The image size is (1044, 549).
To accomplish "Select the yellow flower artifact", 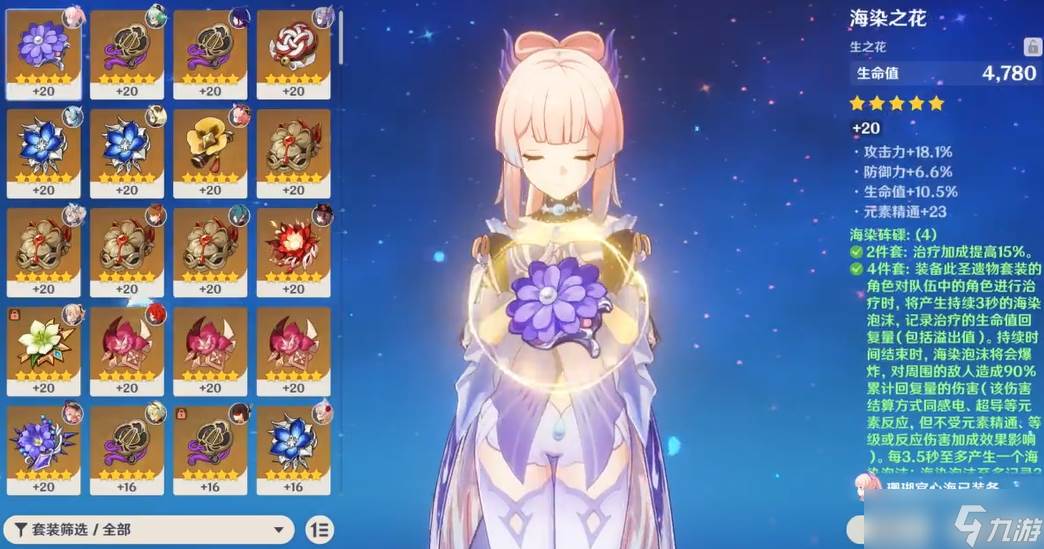I will (x=210, y=147).
